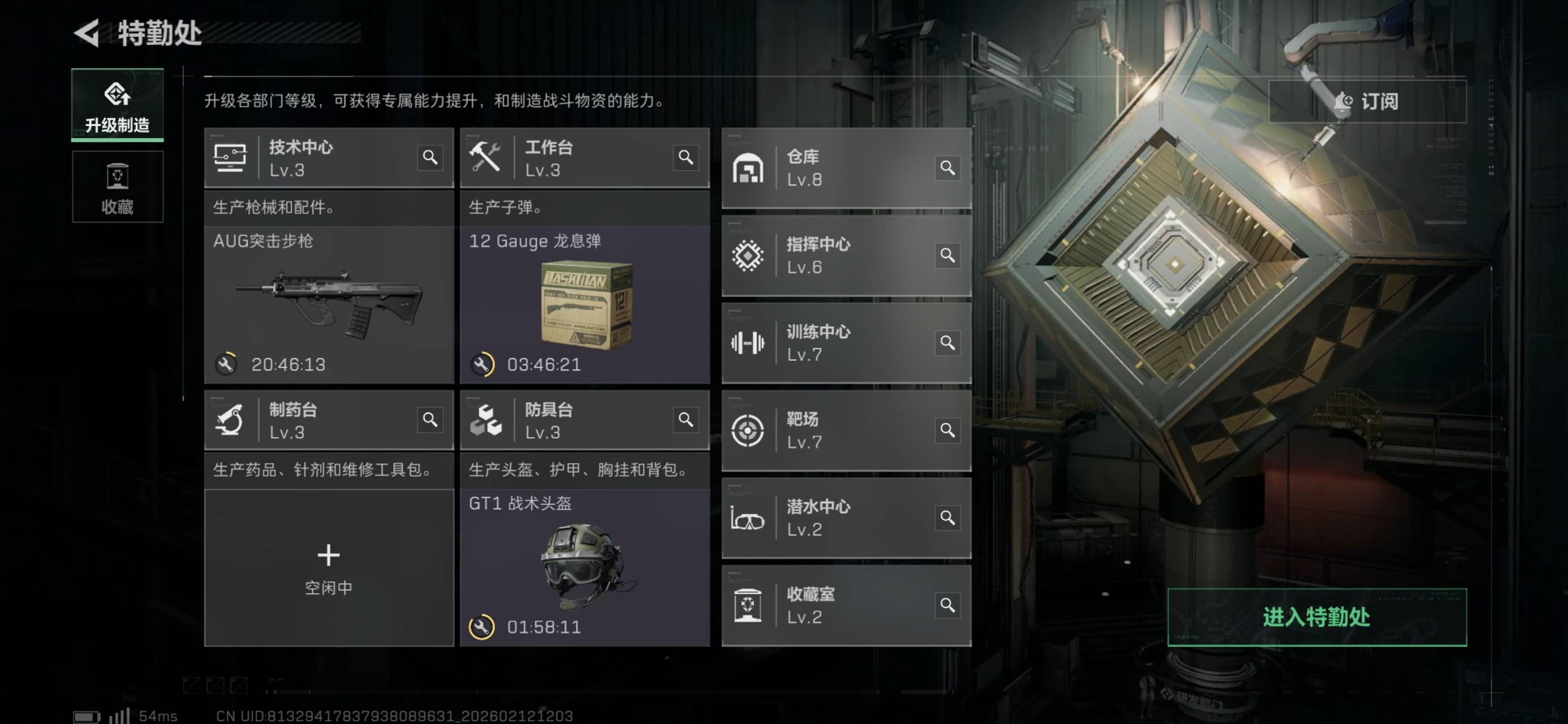1568x724 pixels.
Task: Click the 订阅 subscribe button
Action: [1367, 101]
